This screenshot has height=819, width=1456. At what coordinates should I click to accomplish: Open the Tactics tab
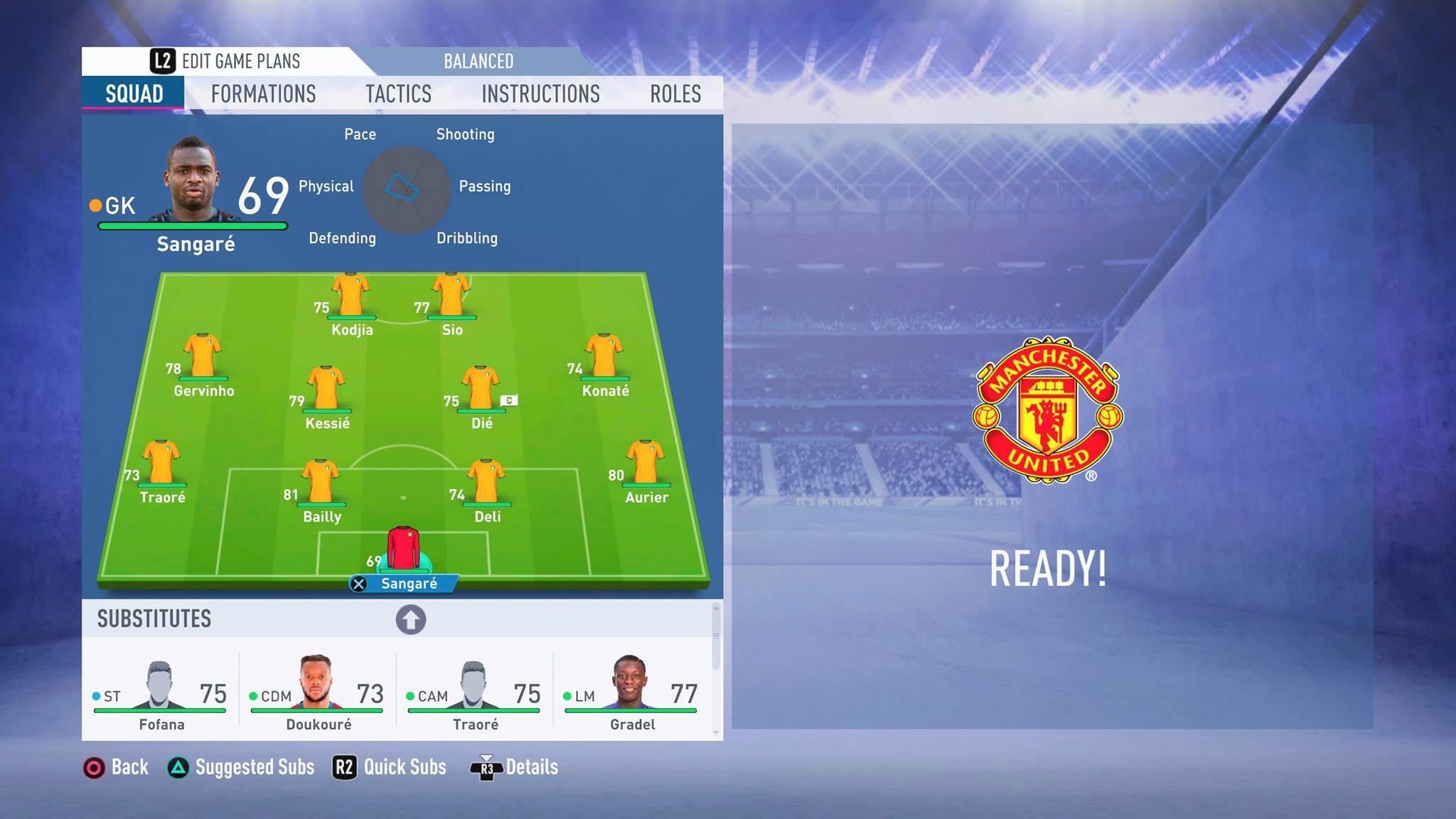click(x=398, y=94)
